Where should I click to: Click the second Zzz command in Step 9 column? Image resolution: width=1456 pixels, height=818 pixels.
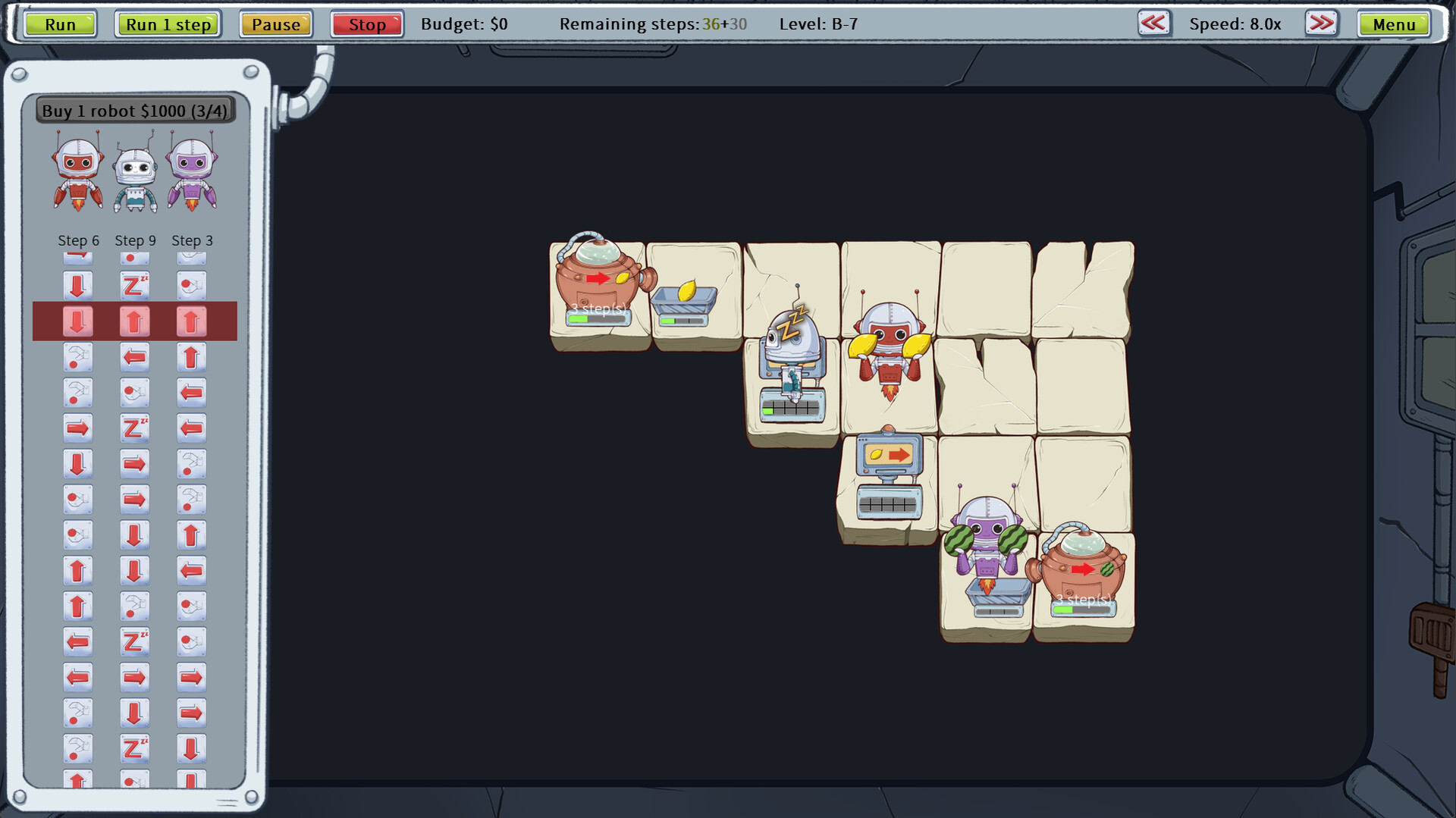pyautogui.click(x=135, y=428)
